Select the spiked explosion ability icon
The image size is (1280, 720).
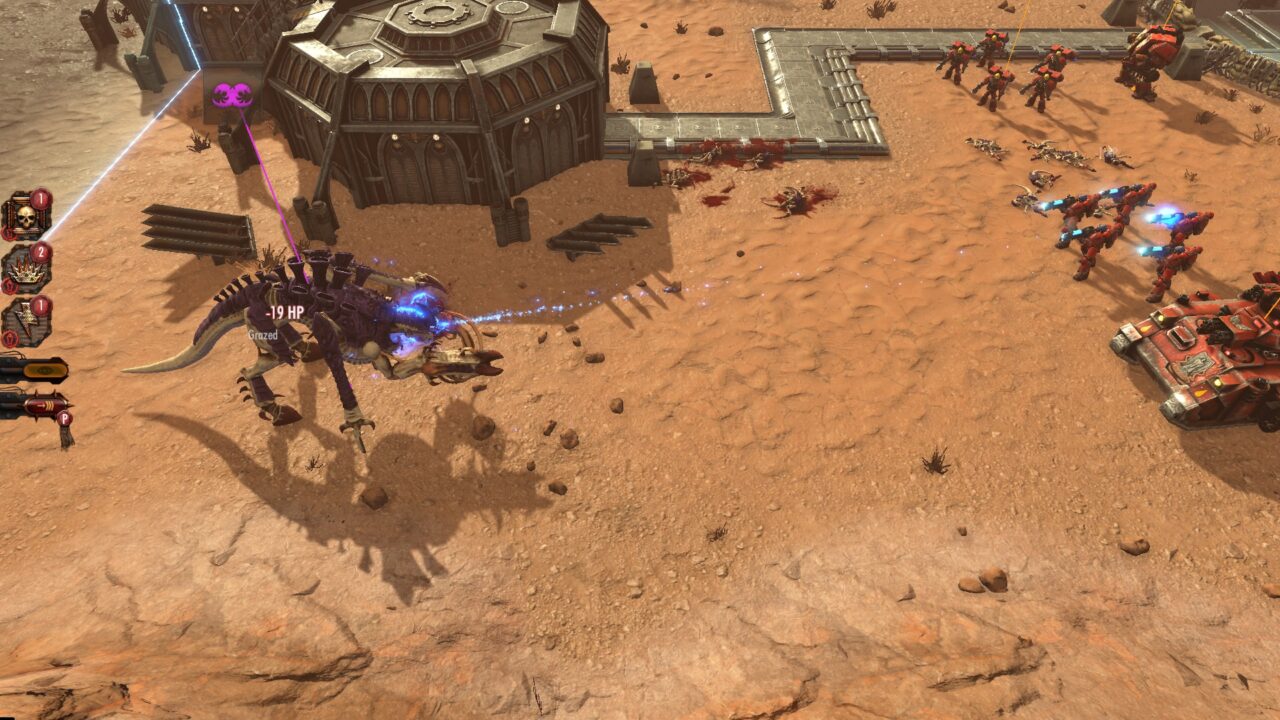pos(23,269)
